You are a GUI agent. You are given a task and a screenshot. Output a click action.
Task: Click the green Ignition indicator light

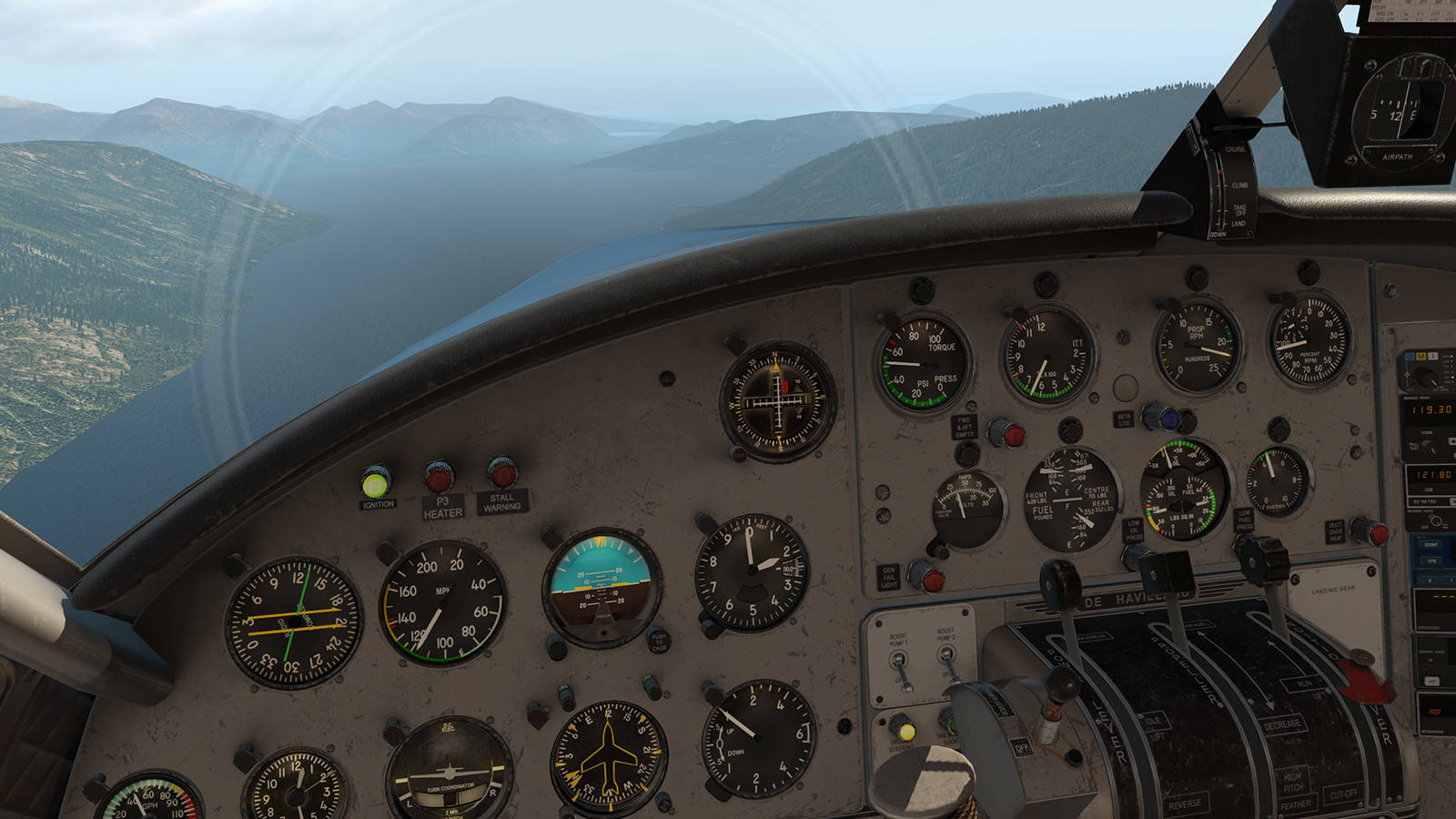pyautogui.click(x=375, y=481)
